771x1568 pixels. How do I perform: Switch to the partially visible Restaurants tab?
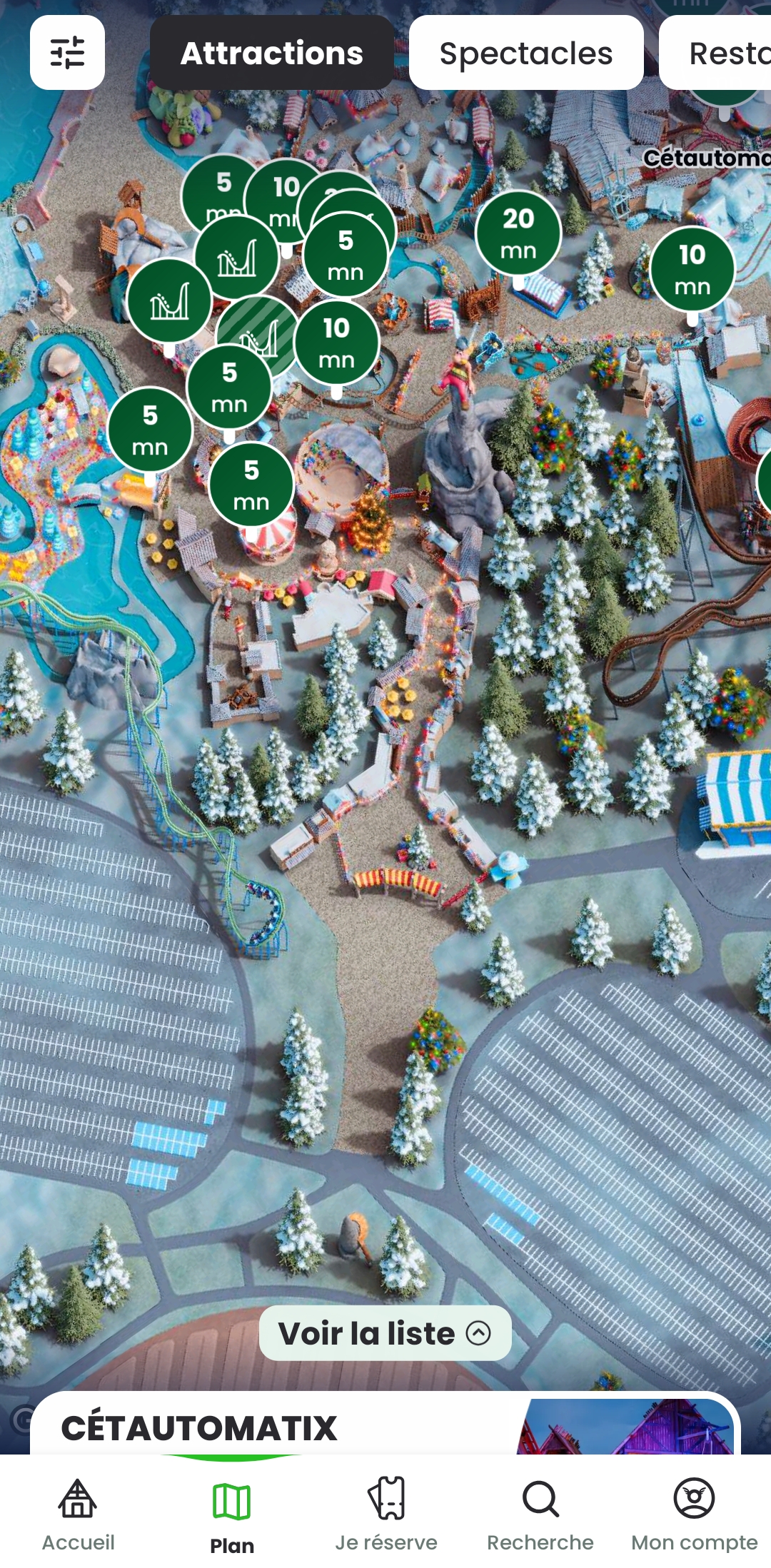721,53
